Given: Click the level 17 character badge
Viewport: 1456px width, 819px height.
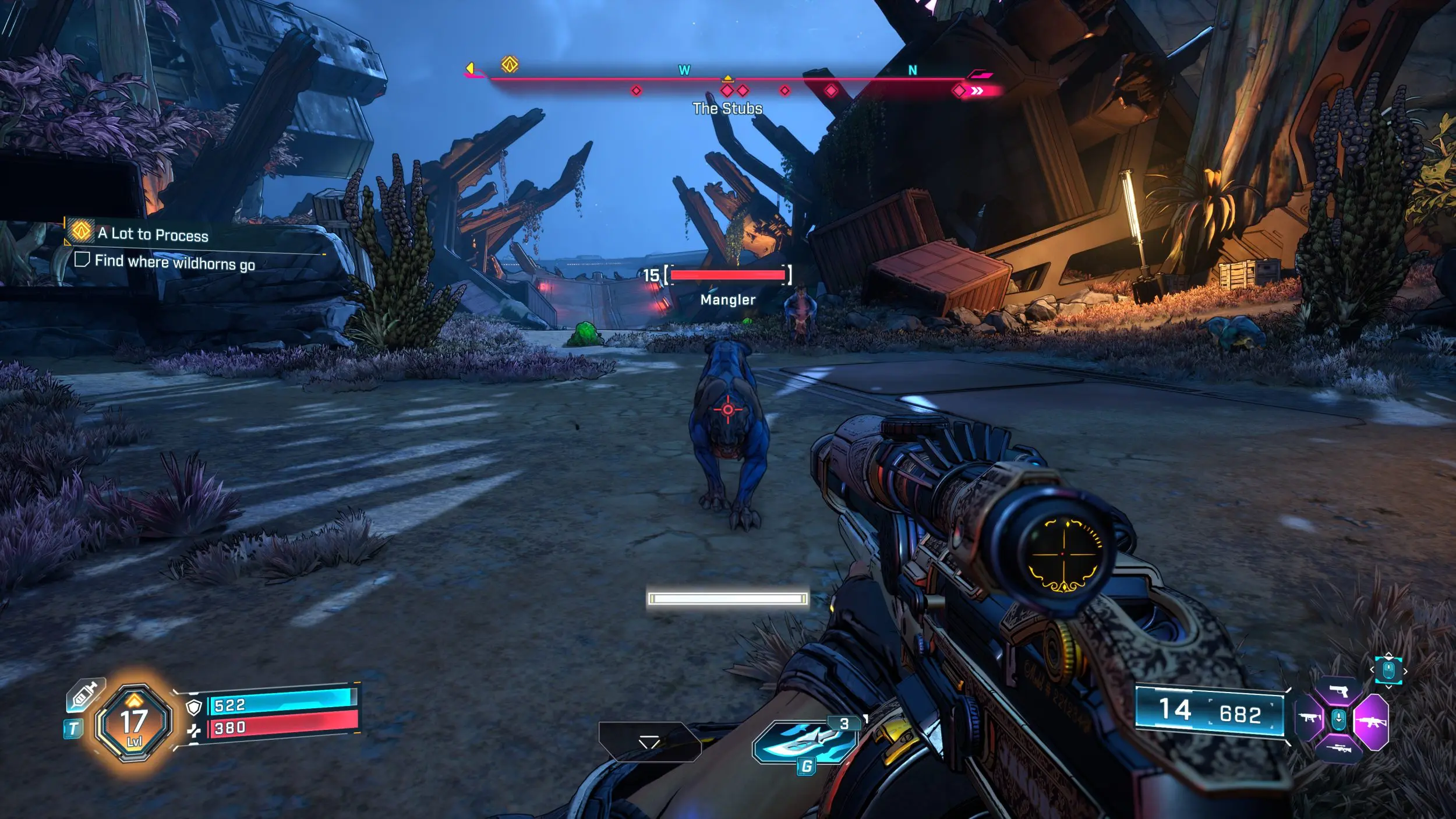Looking at the screenshot, I should (134, 723).
